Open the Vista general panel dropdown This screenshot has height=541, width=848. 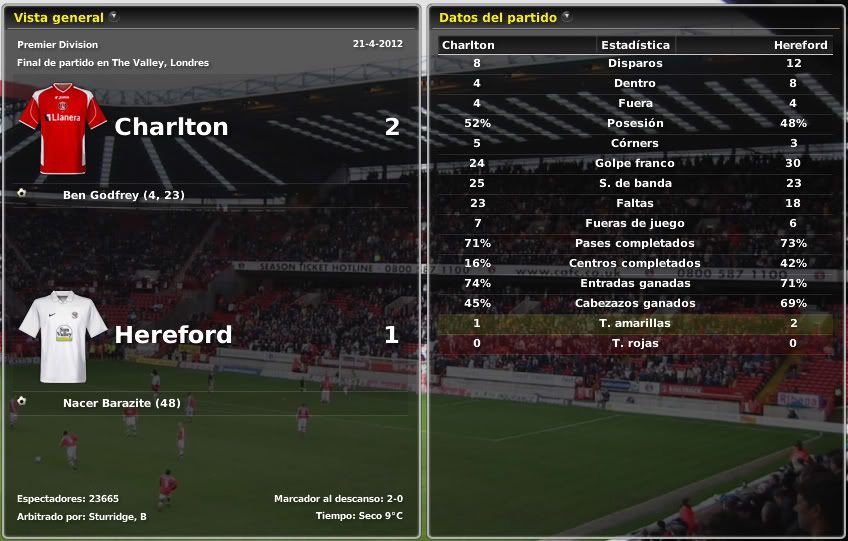[x=114, y=17]
